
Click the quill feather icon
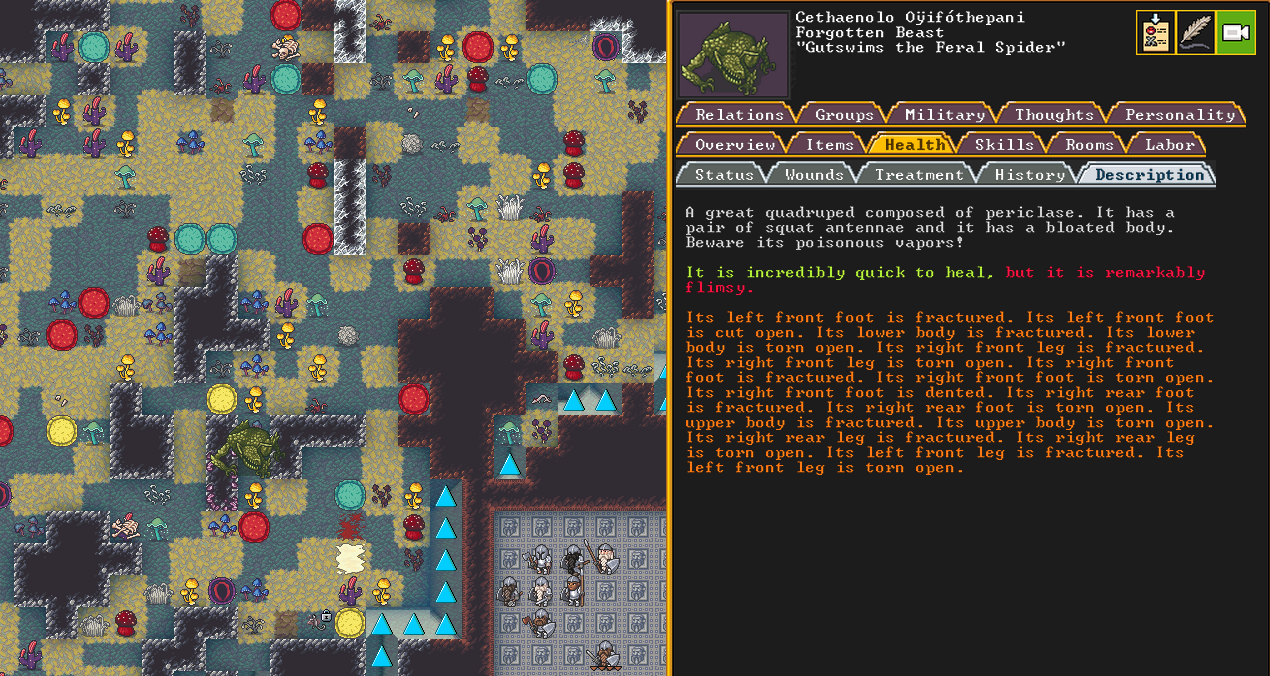(x=1196, y=33)
